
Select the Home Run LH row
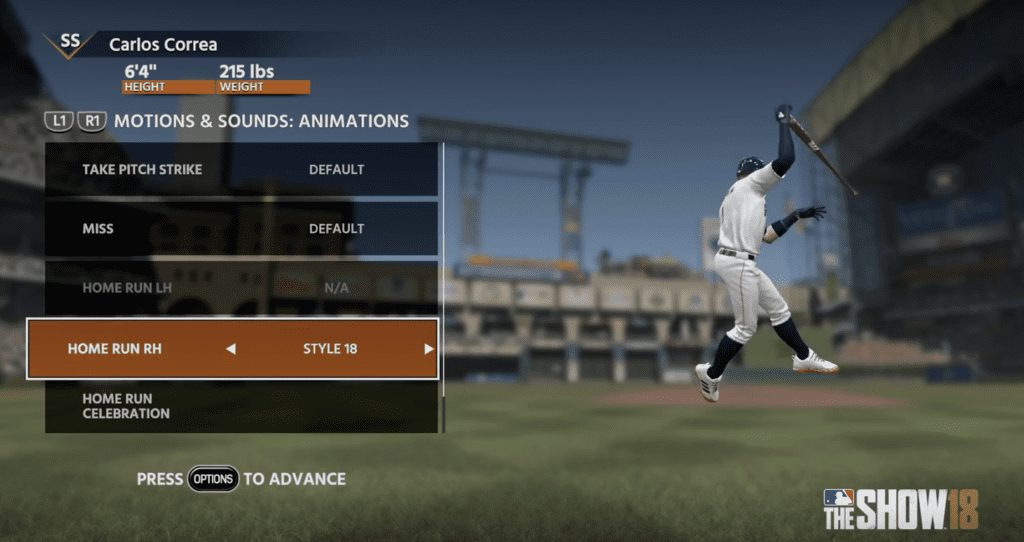click(x=240, y=288)
